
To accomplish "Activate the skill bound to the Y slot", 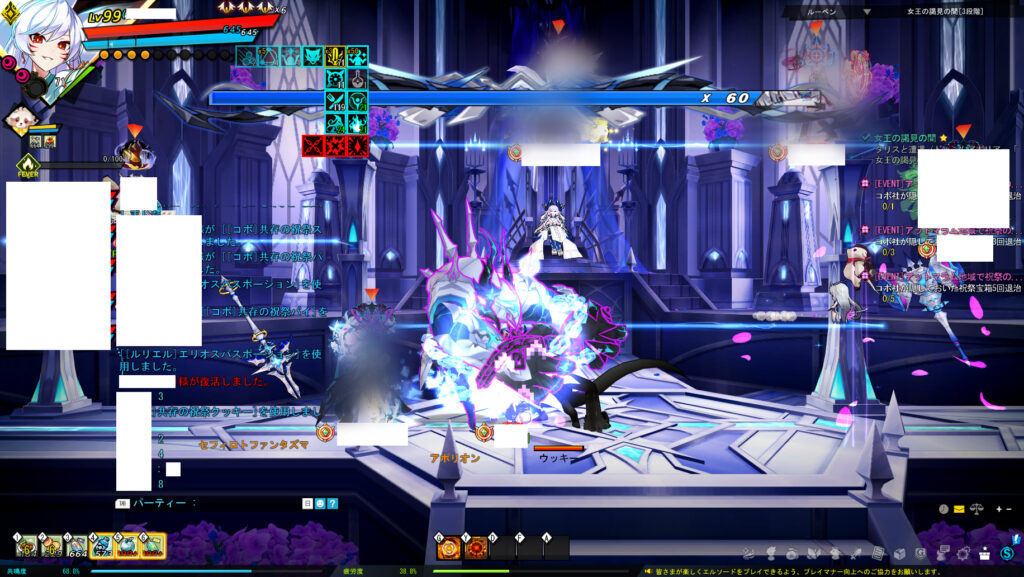I will [x=476, y=547].
